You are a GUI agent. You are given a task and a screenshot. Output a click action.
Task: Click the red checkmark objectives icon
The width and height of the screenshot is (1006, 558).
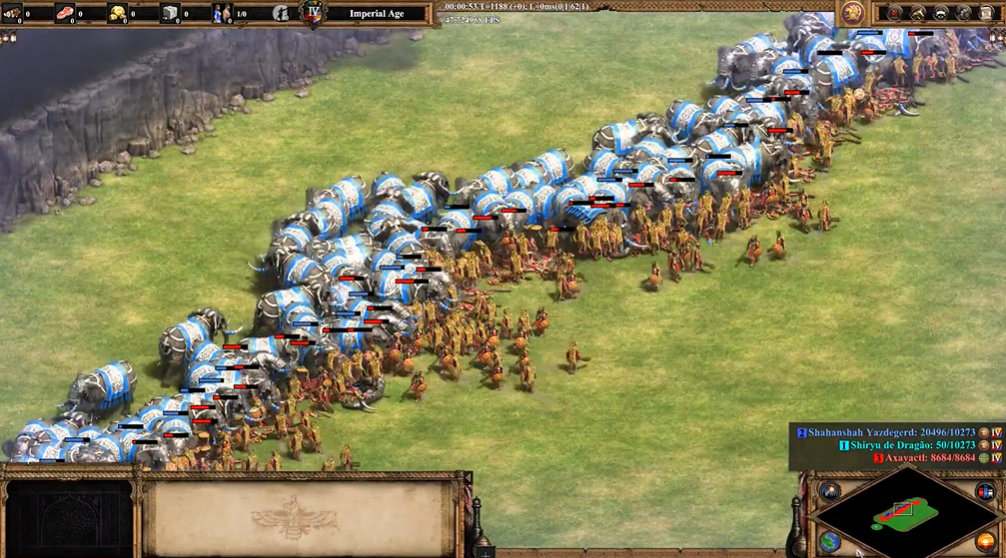[894, 13]
